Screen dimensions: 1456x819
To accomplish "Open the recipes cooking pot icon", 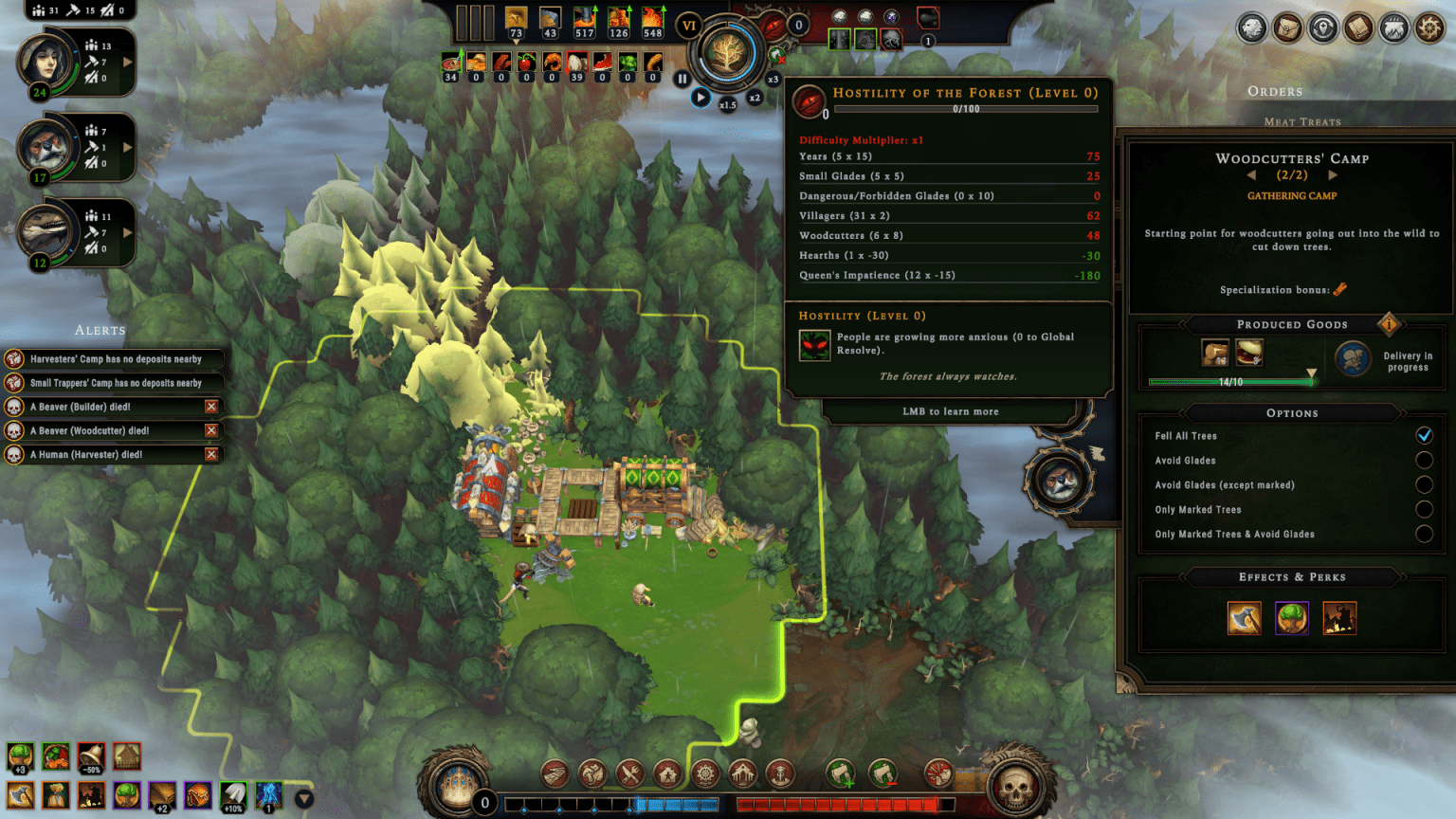I will pos(1393,28).
